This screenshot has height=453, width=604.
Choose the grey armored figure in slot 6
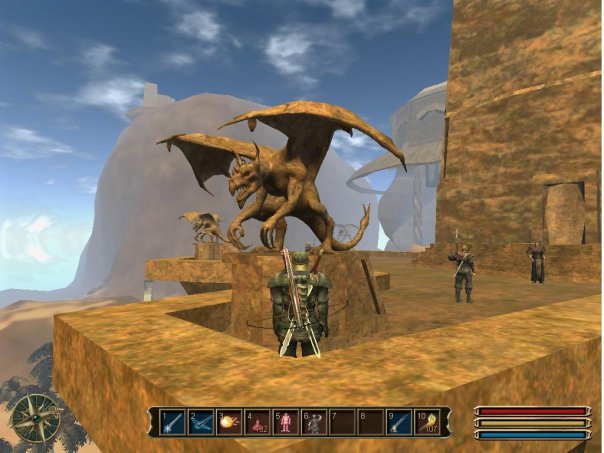tap(313, 422)
